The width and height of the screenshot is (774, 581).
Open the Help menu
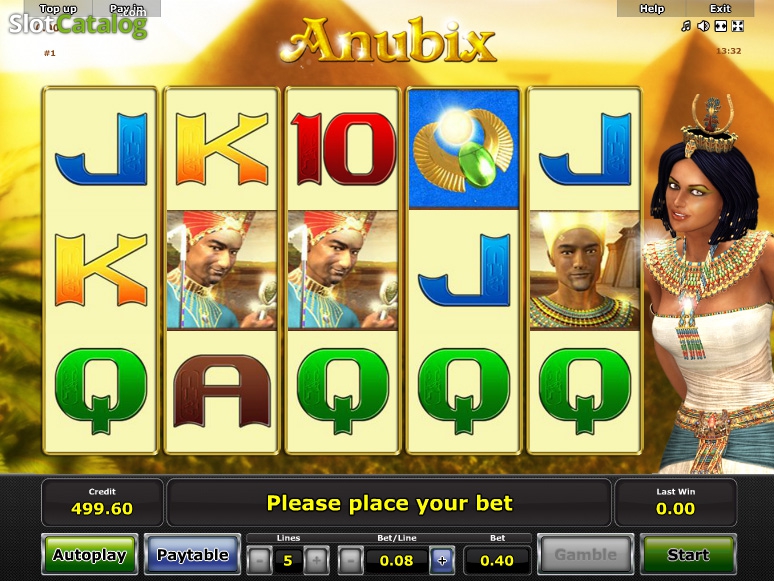(x=652, y=9)
